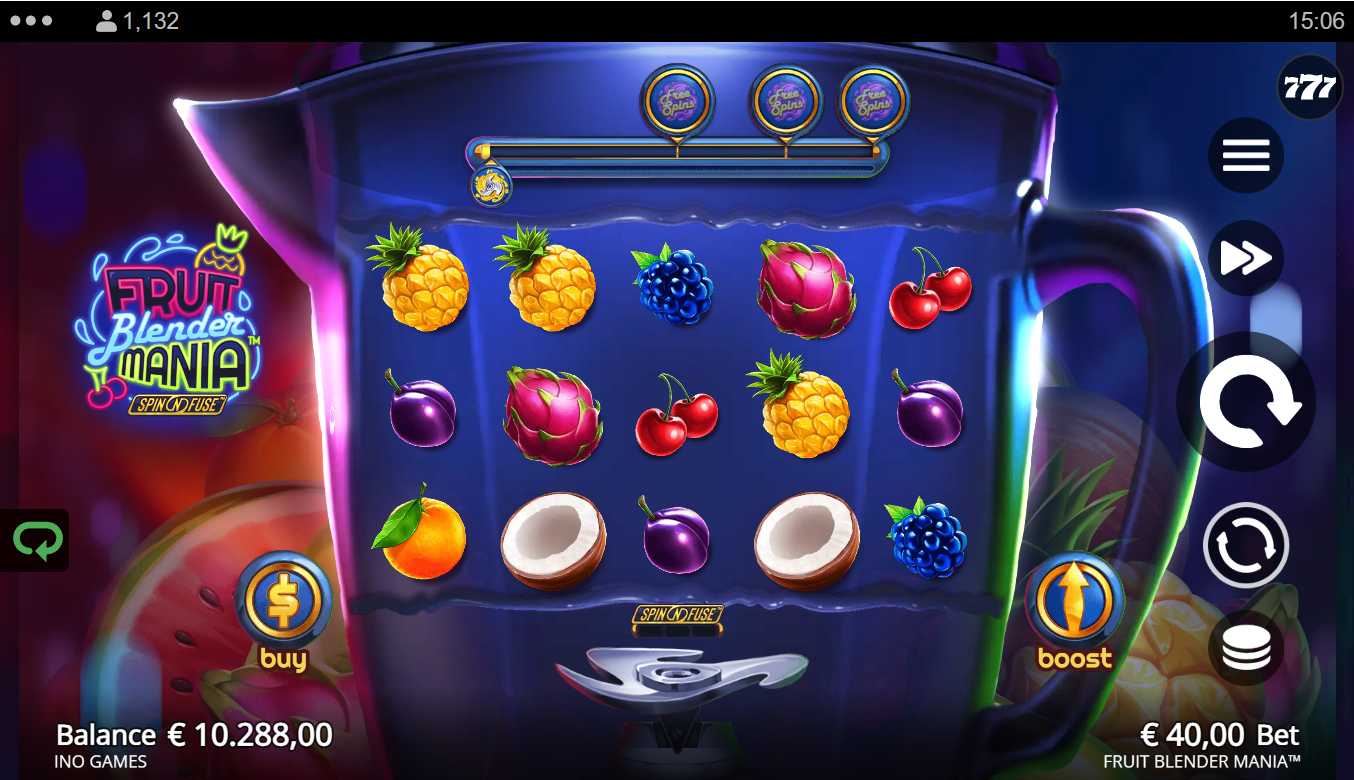Open the 777 casino icon
Screen dimensions: 1354x780
[1310, 88]
